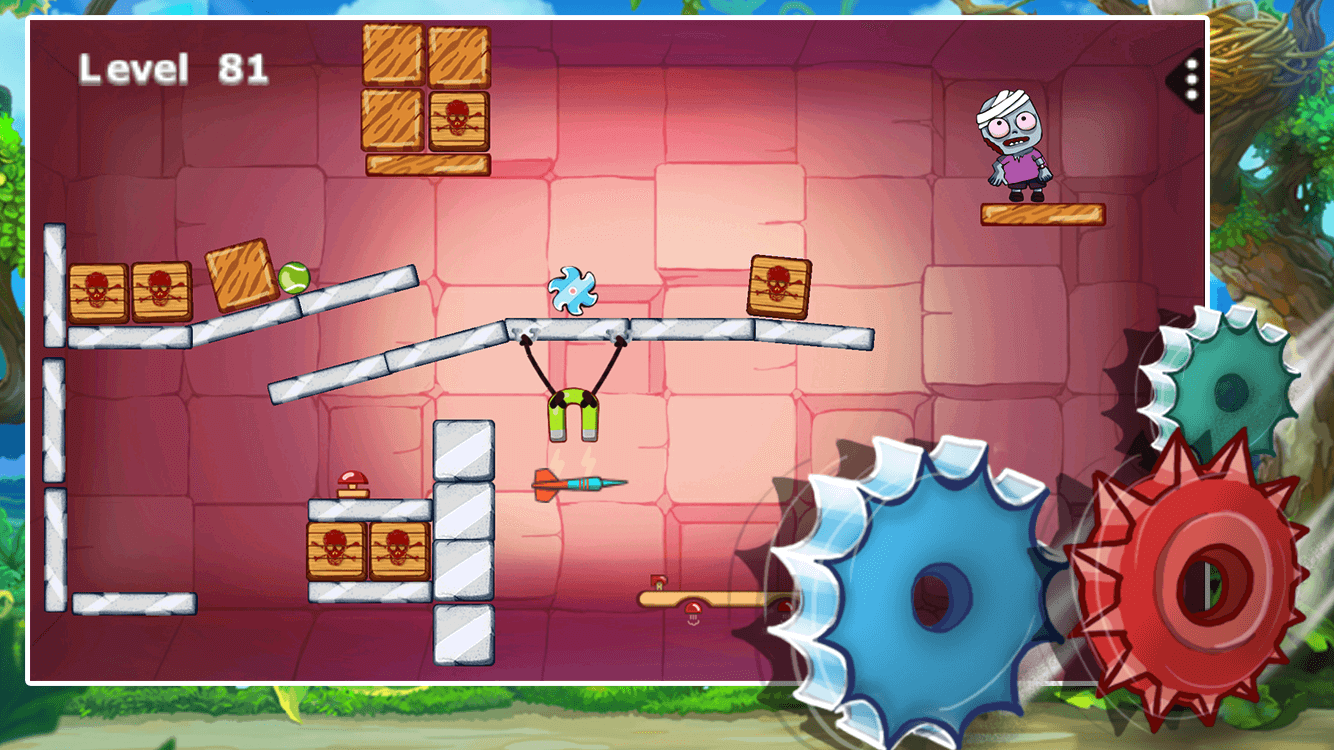
Task: Select the bandaged zombie character
Action: point(1013,142)
